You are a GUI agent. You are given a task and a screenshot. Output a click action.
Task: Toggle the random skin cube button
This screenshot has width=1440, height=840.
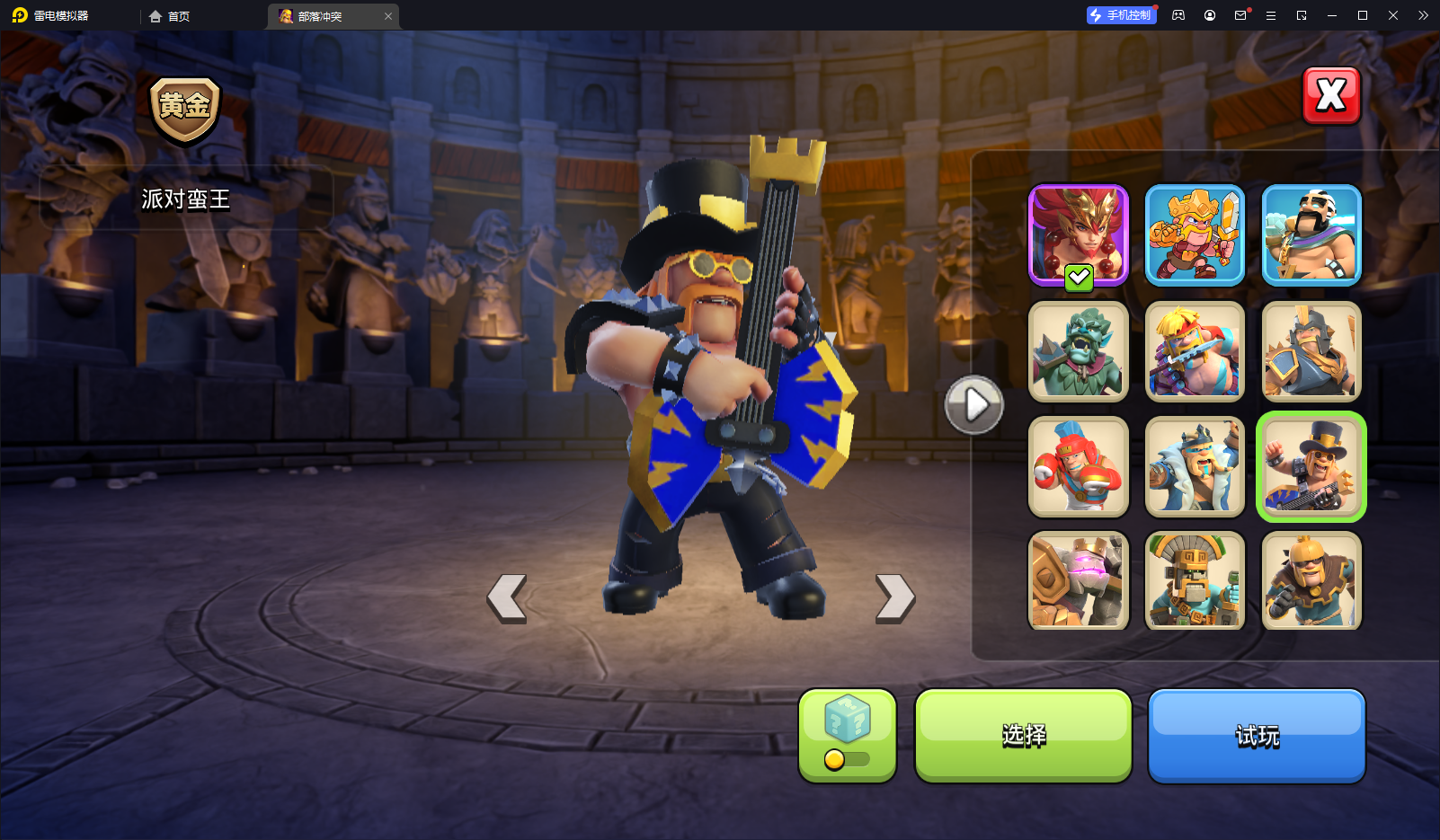tap(847, 736)
